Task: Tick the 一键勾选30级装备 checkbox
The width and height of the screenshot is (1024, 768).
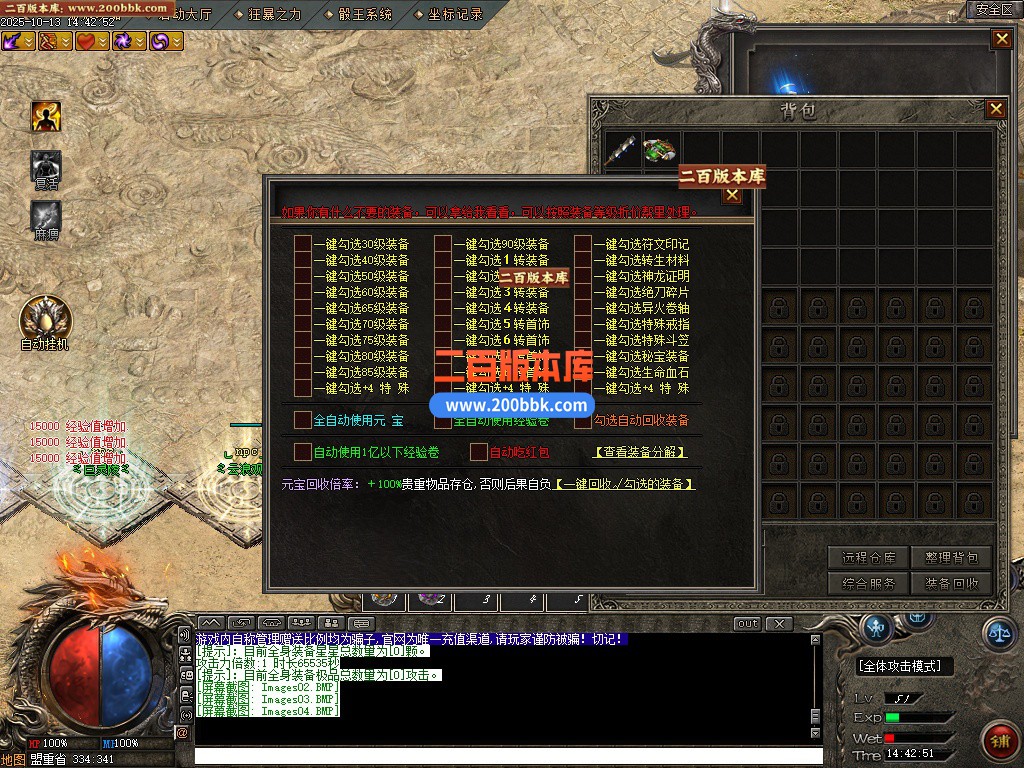Action: 303,244
